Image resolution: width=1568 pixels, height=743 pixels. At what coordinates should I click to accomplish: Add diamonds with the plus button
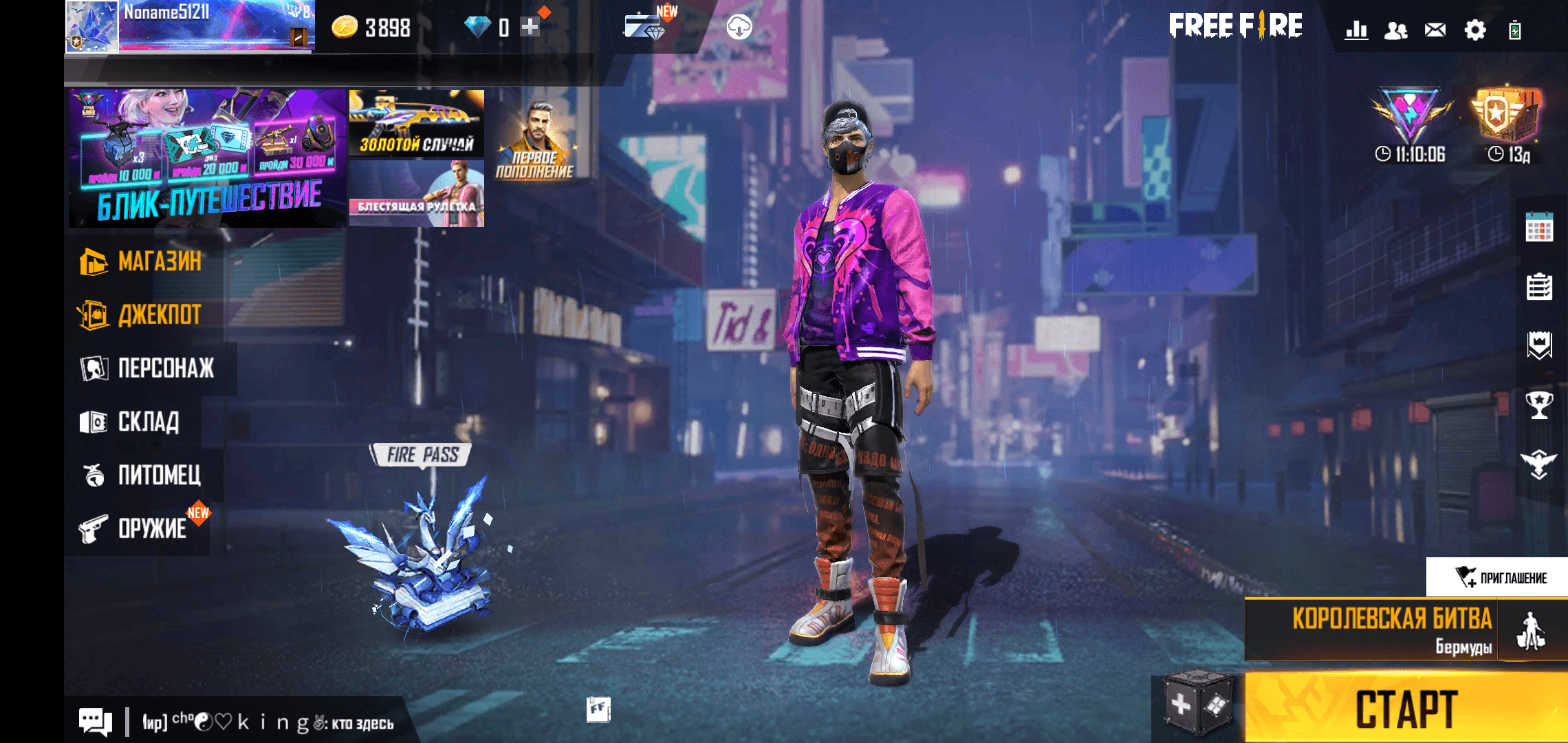(x=530, y=28)
